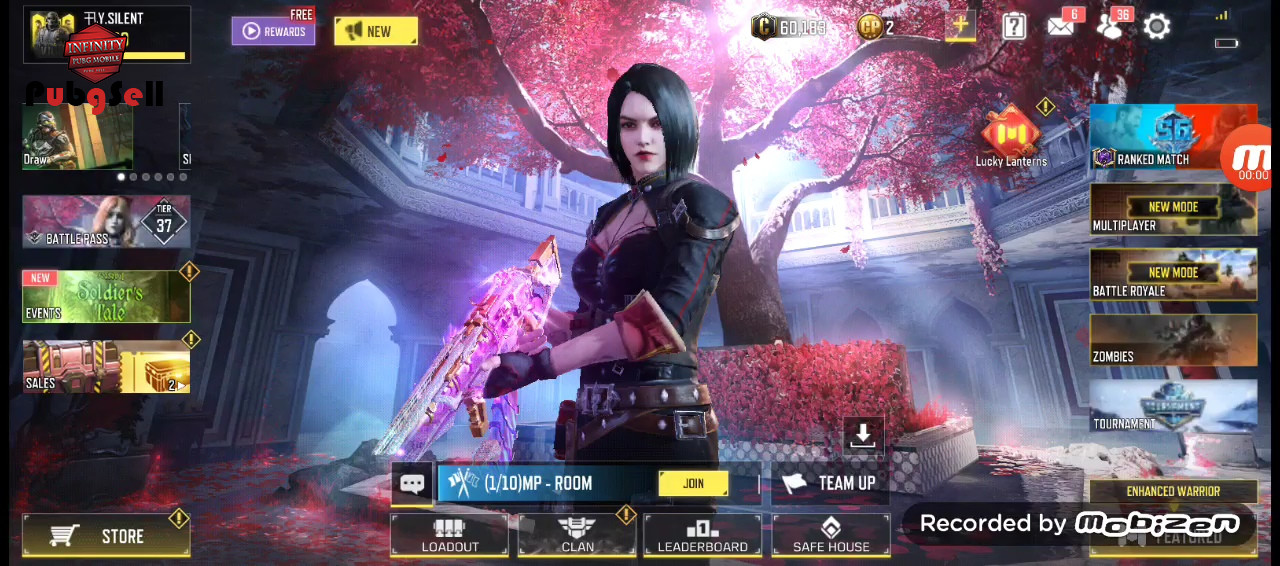Enter the Store
1280x566 pixels.
[x=106, y=536]
